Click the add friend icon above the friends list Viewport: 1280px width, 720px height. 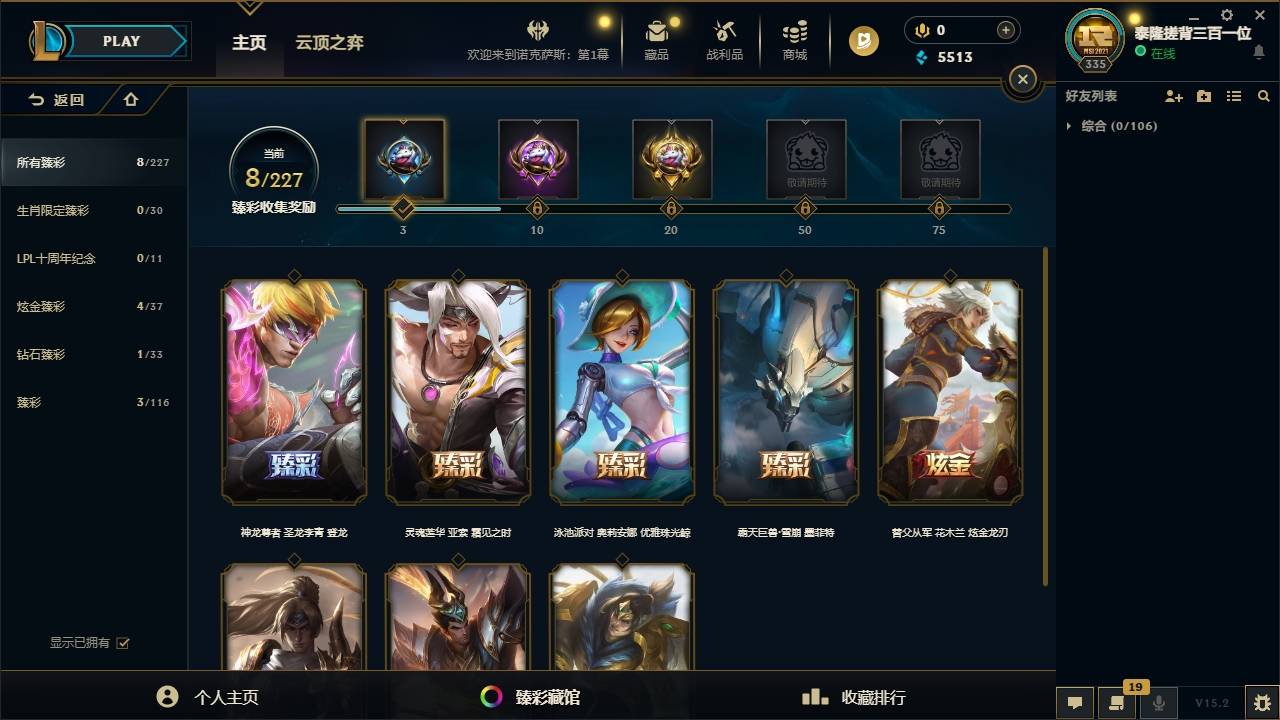coord(1170,95)
